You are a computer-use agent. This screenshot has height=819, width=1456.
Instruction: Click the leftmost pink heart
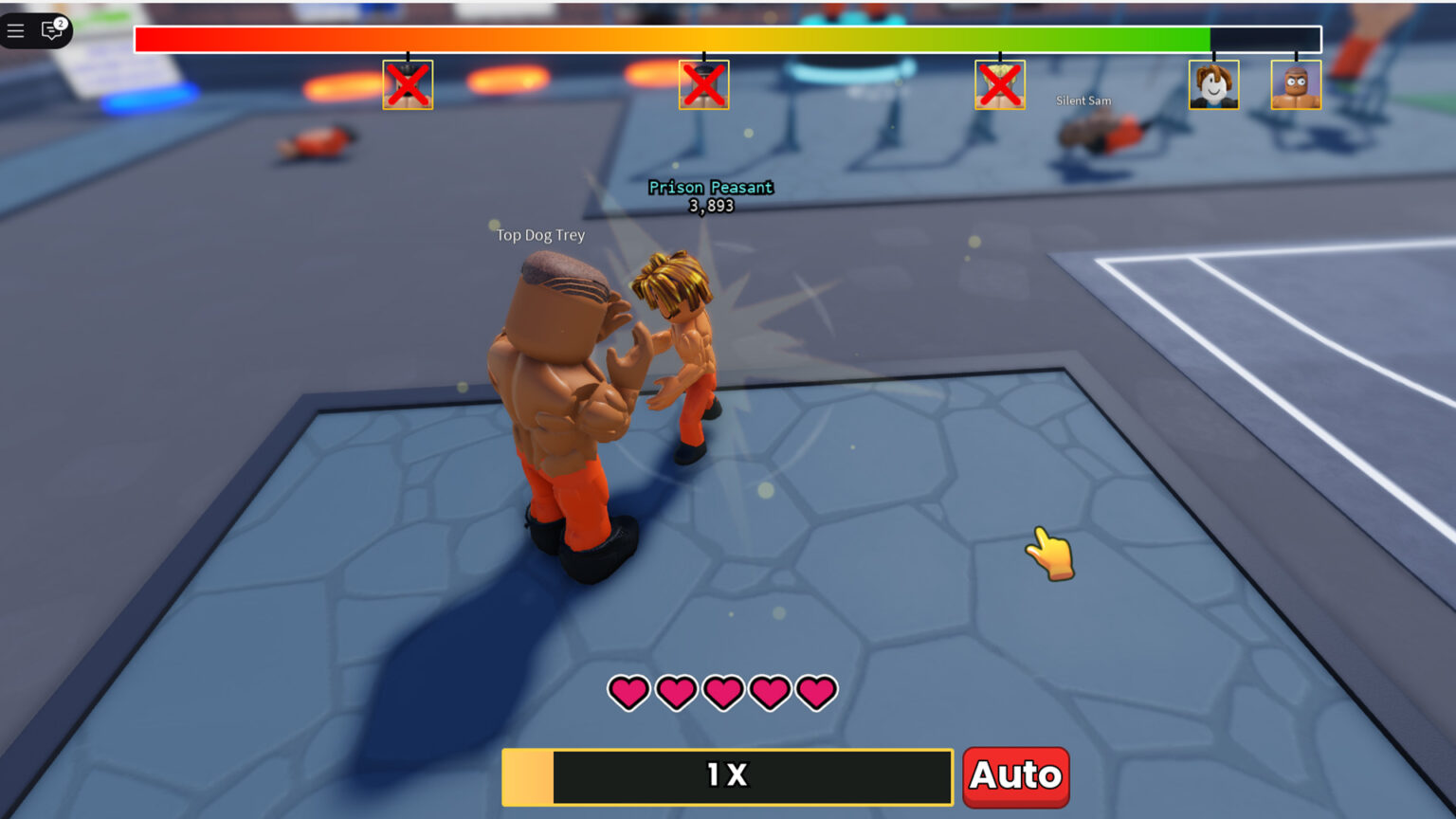coord(628,693)
